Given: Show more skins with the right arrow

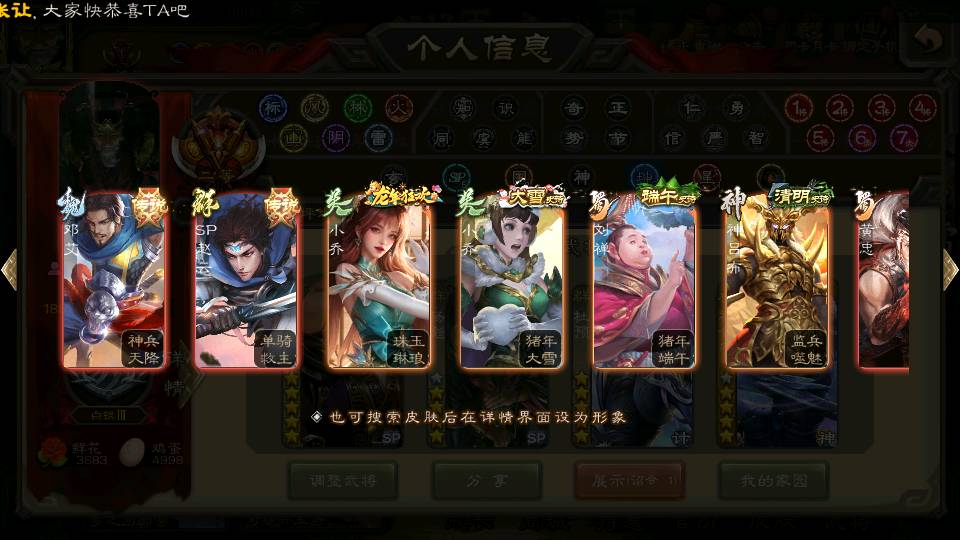Looking at the screenshot, I should [950, 269].
